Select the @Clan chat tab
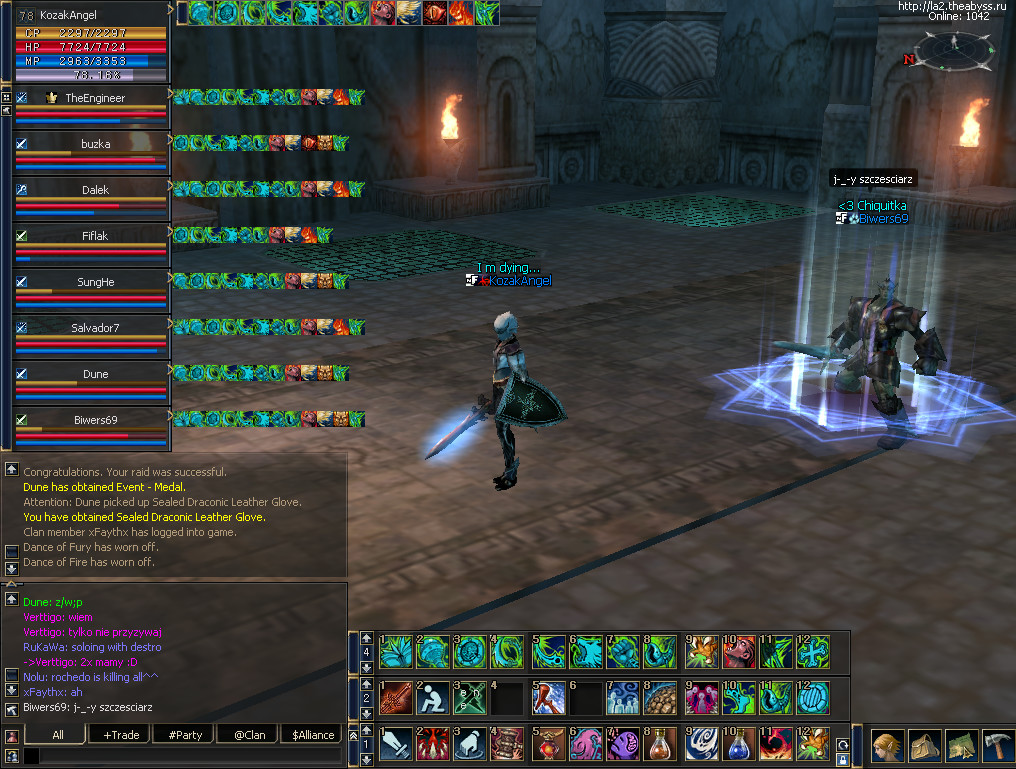Image resolution: width=1016 pixels, height=769 pixels. [x=248, y=735]
